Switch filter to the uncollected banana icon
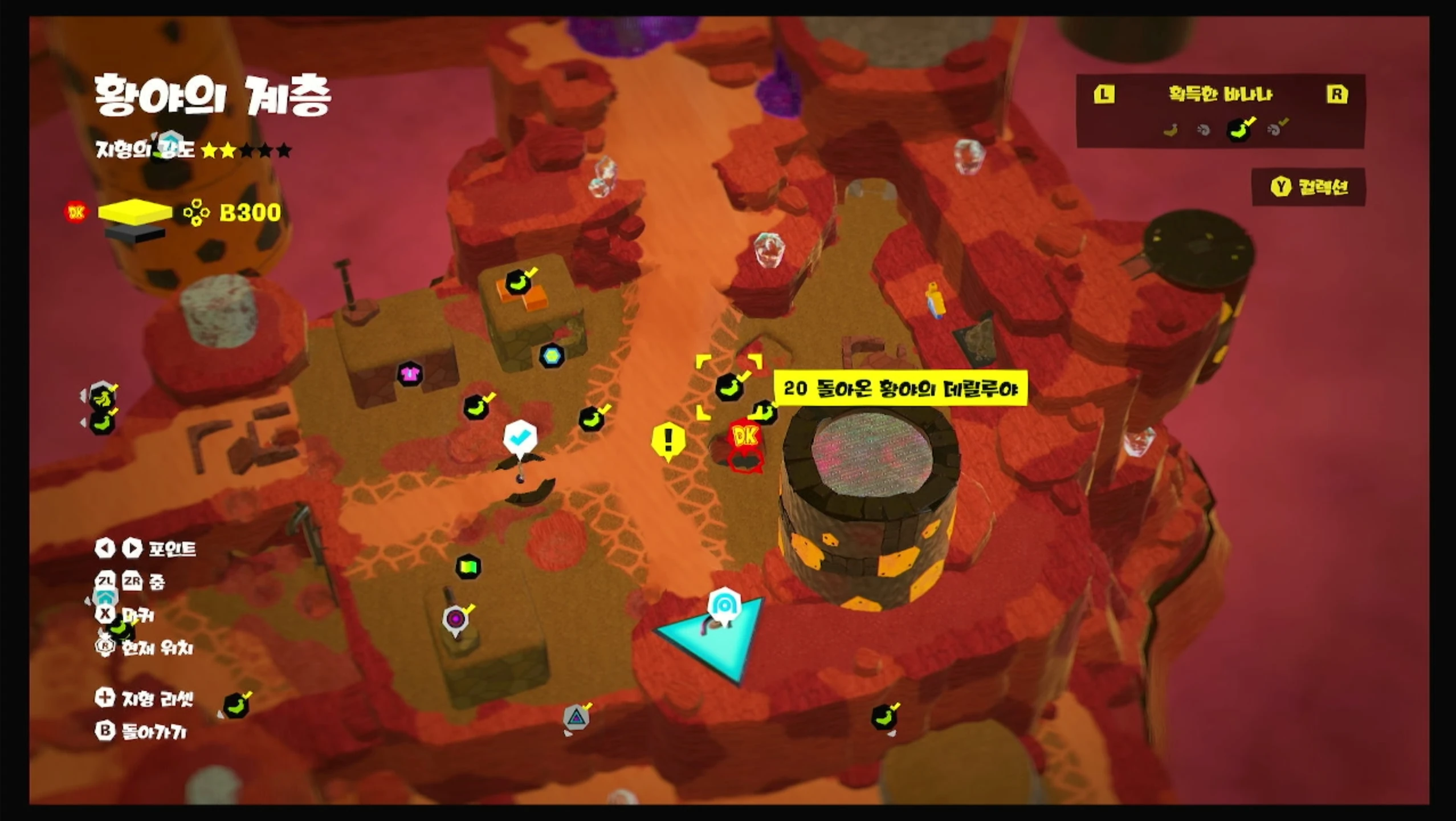 pos(1170,131)
